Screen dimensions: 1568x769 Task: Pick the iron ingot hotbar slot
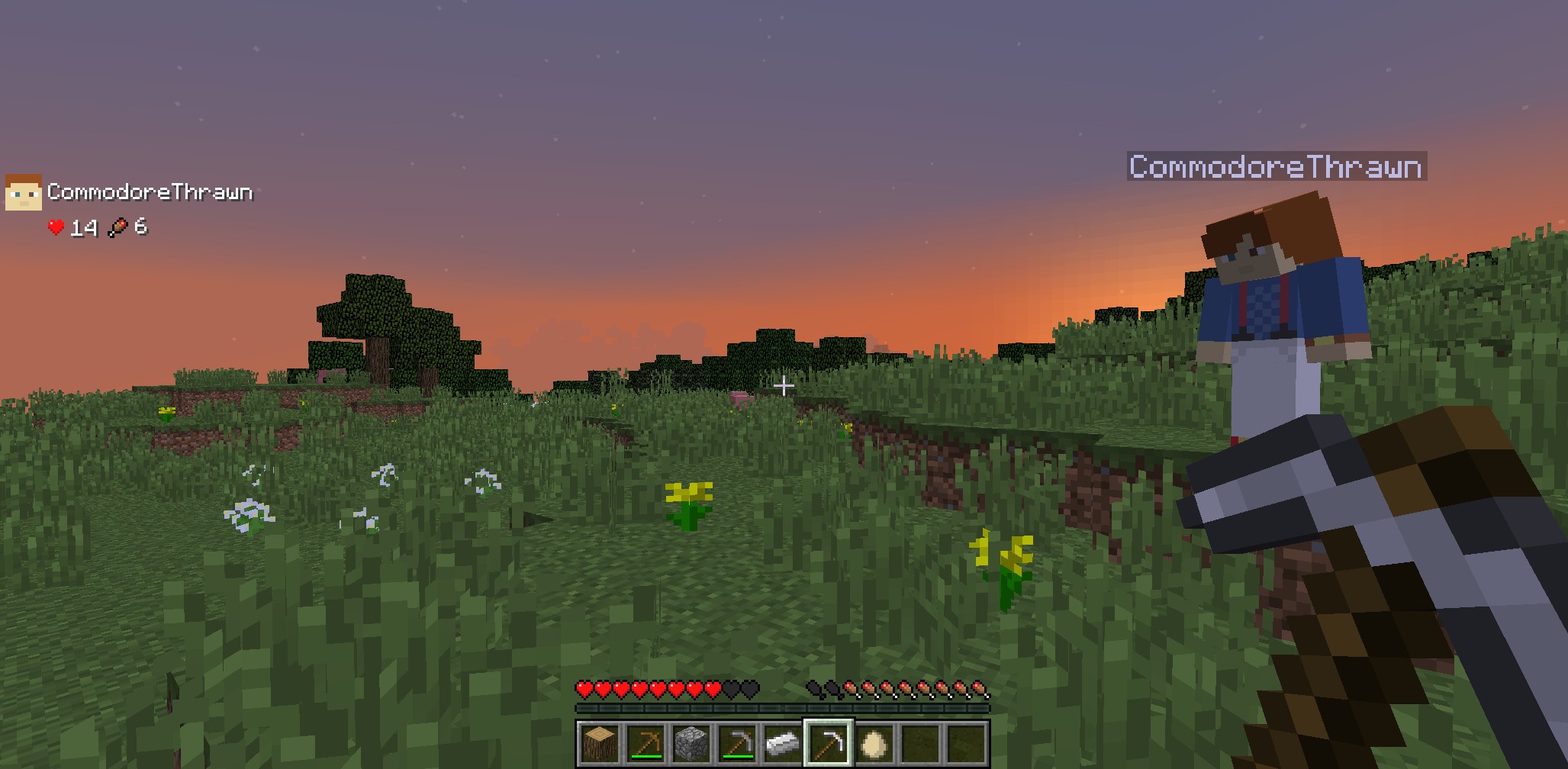coord(782,742)
